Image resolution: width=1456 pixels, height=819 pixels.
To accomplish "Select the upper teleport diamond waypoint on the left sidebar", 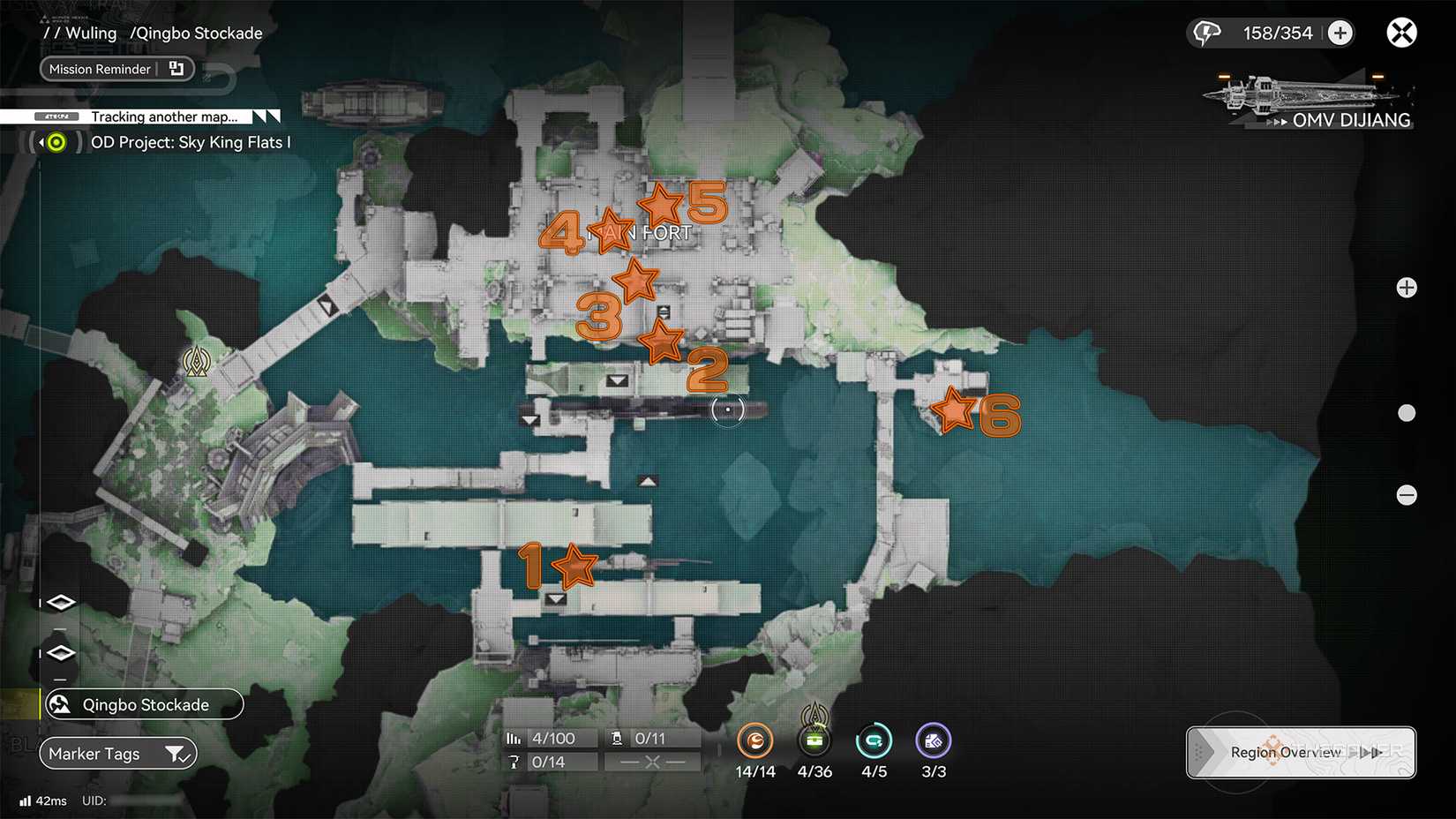I will (x=60, y=601).
